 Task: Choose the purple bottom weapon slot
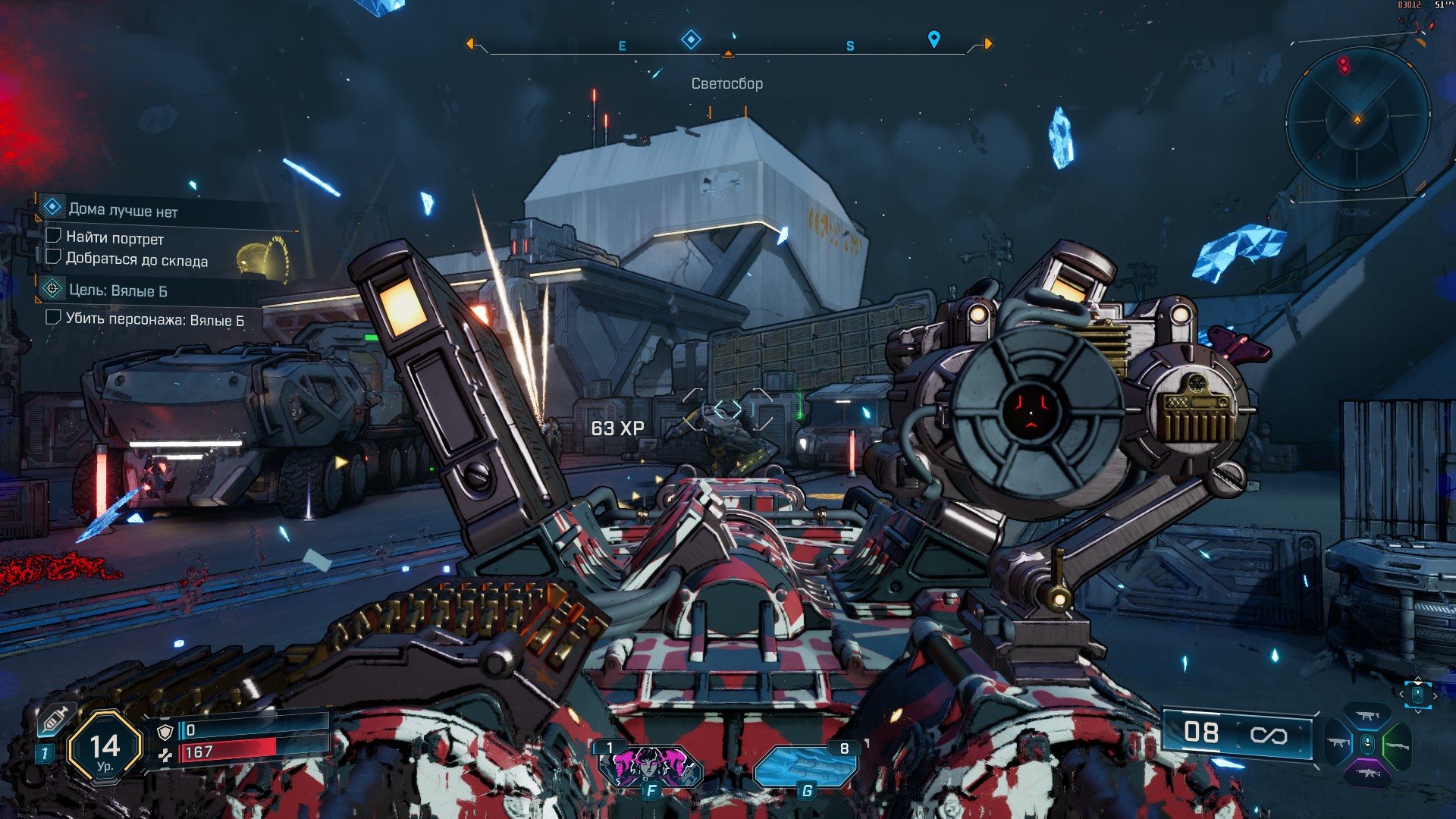click(x=1367, y=773)
